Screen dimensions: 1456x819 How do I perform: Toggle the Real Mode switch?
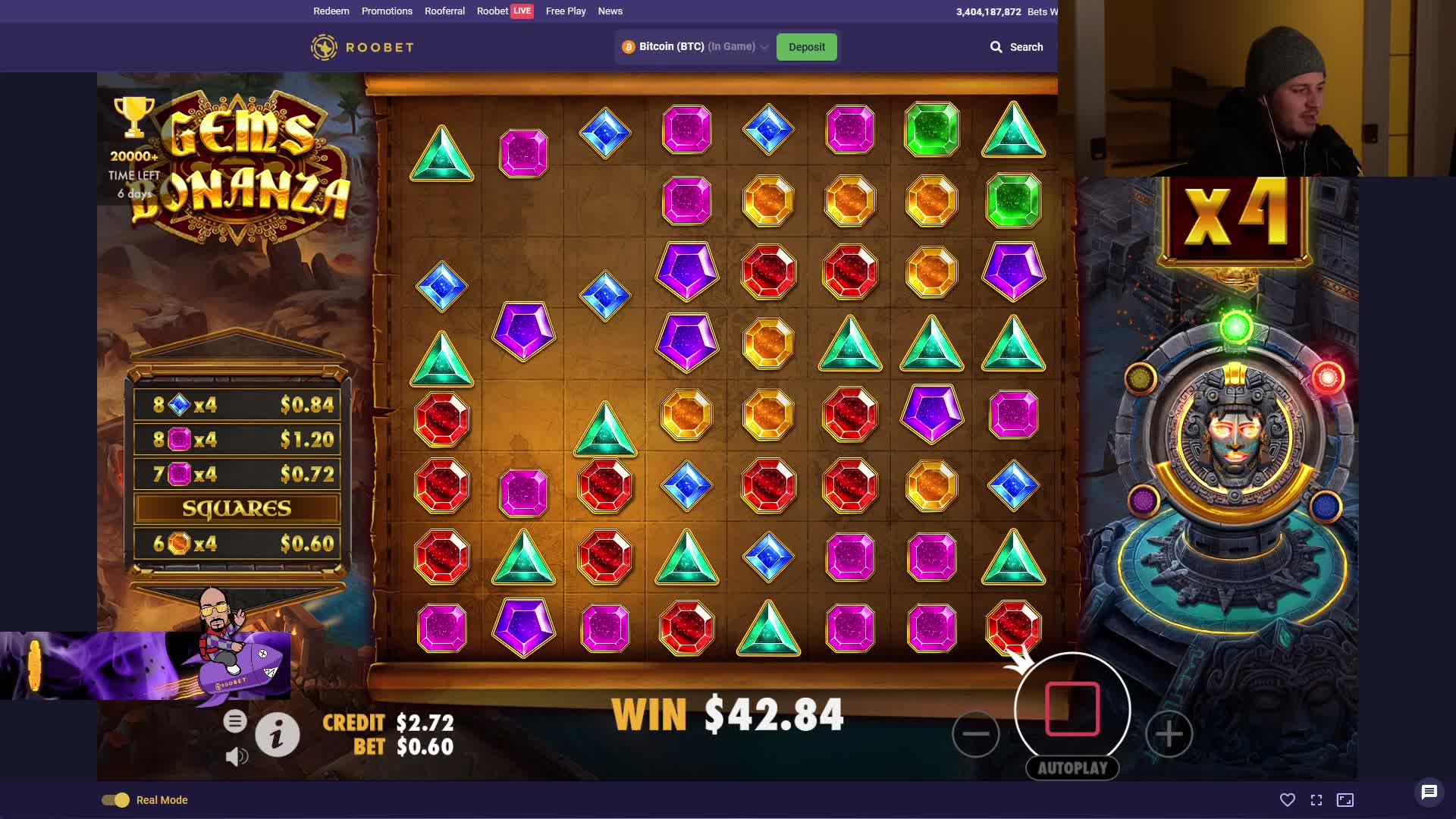[116, 800]
